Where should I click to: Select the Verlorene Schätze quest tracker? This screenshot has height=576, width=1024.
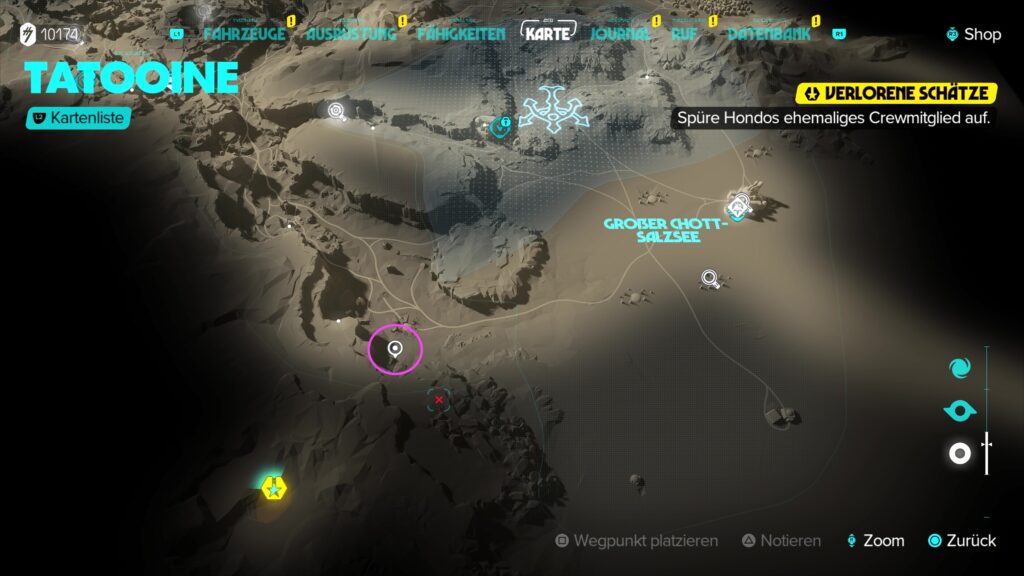[x=897, y=94]
